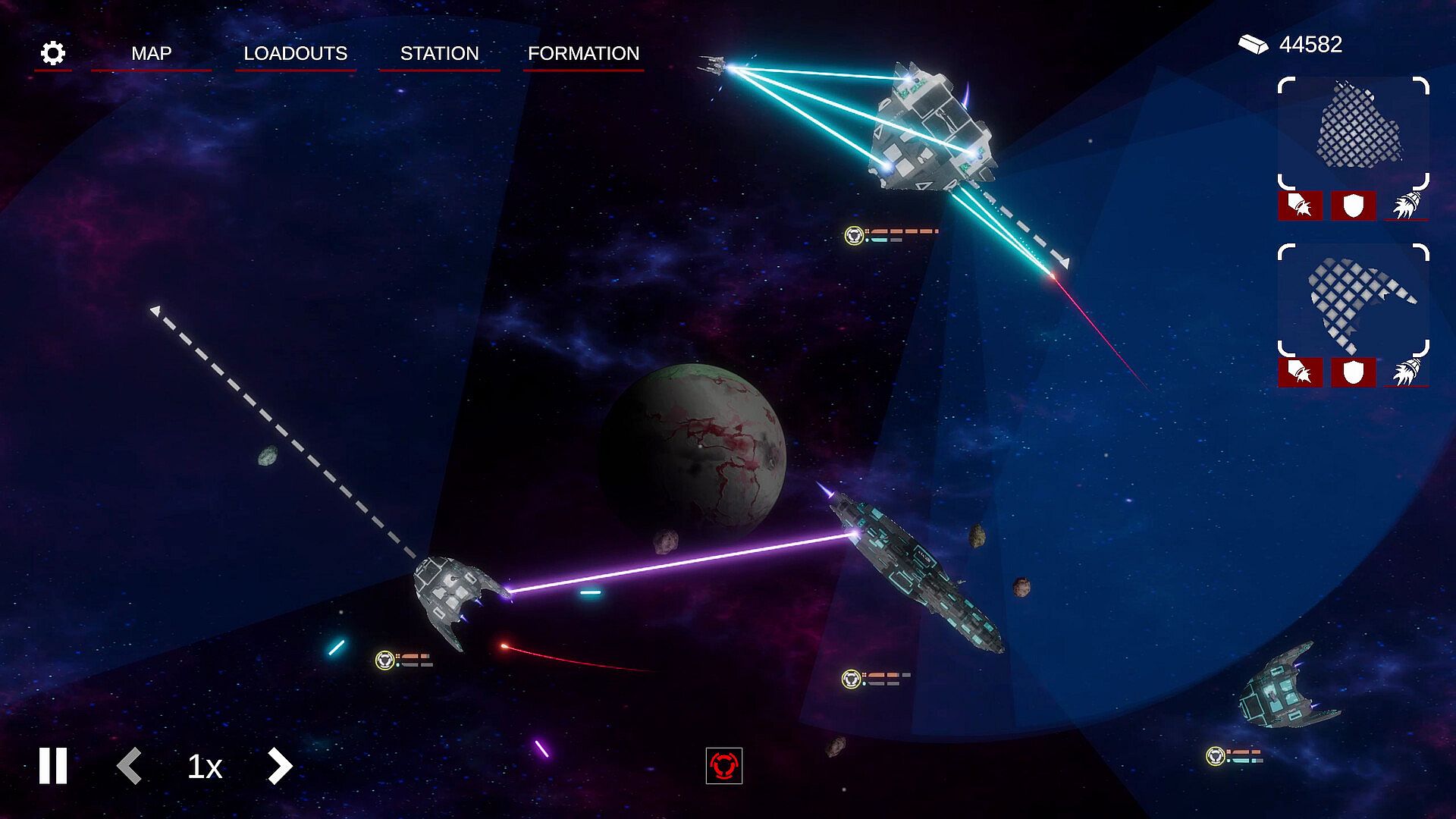Open the MAP screen
1456x819 pixels.
152,54
